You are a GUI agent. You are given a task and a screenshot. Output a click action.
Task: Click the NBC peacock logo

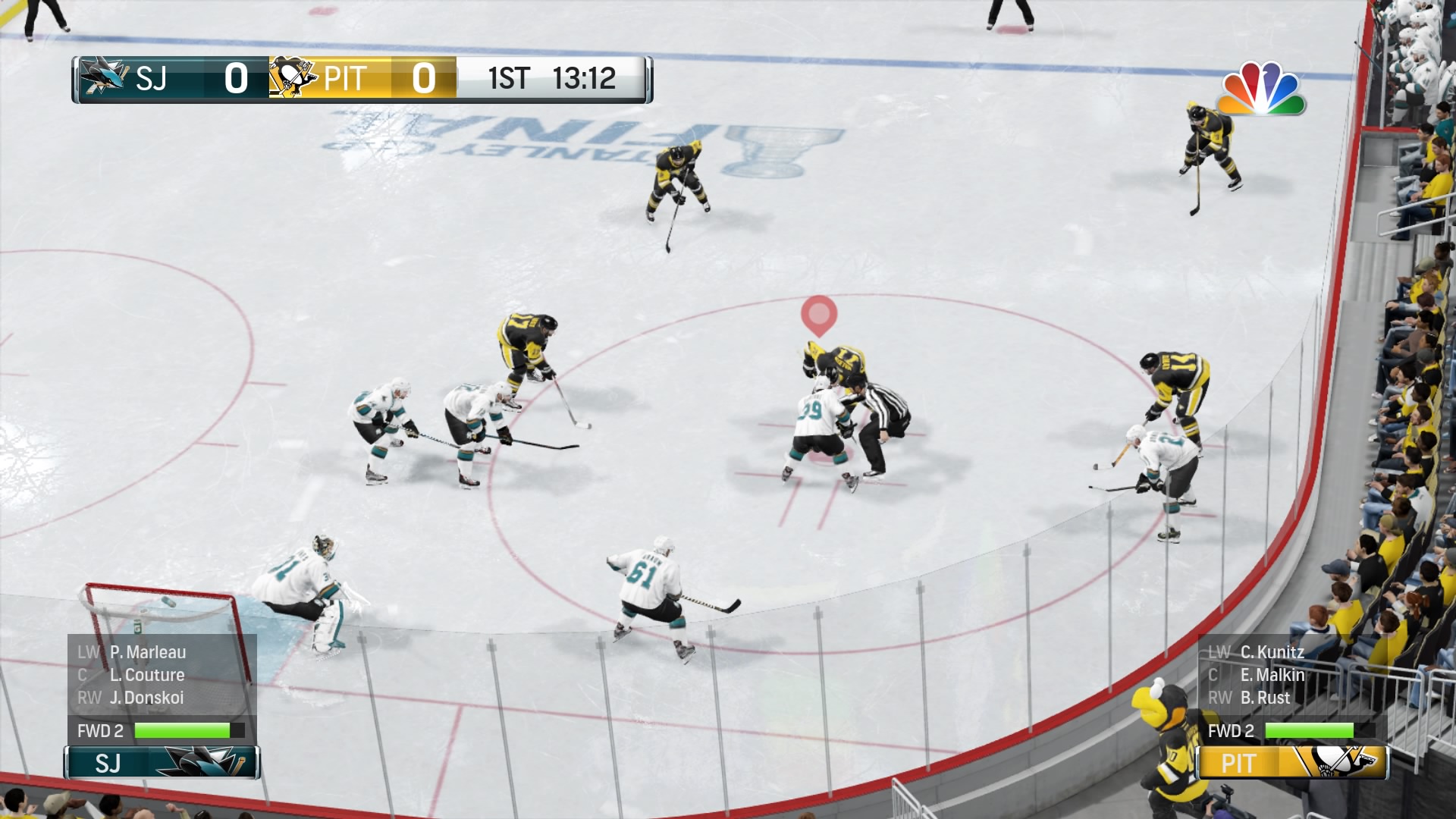[1261, 89]
